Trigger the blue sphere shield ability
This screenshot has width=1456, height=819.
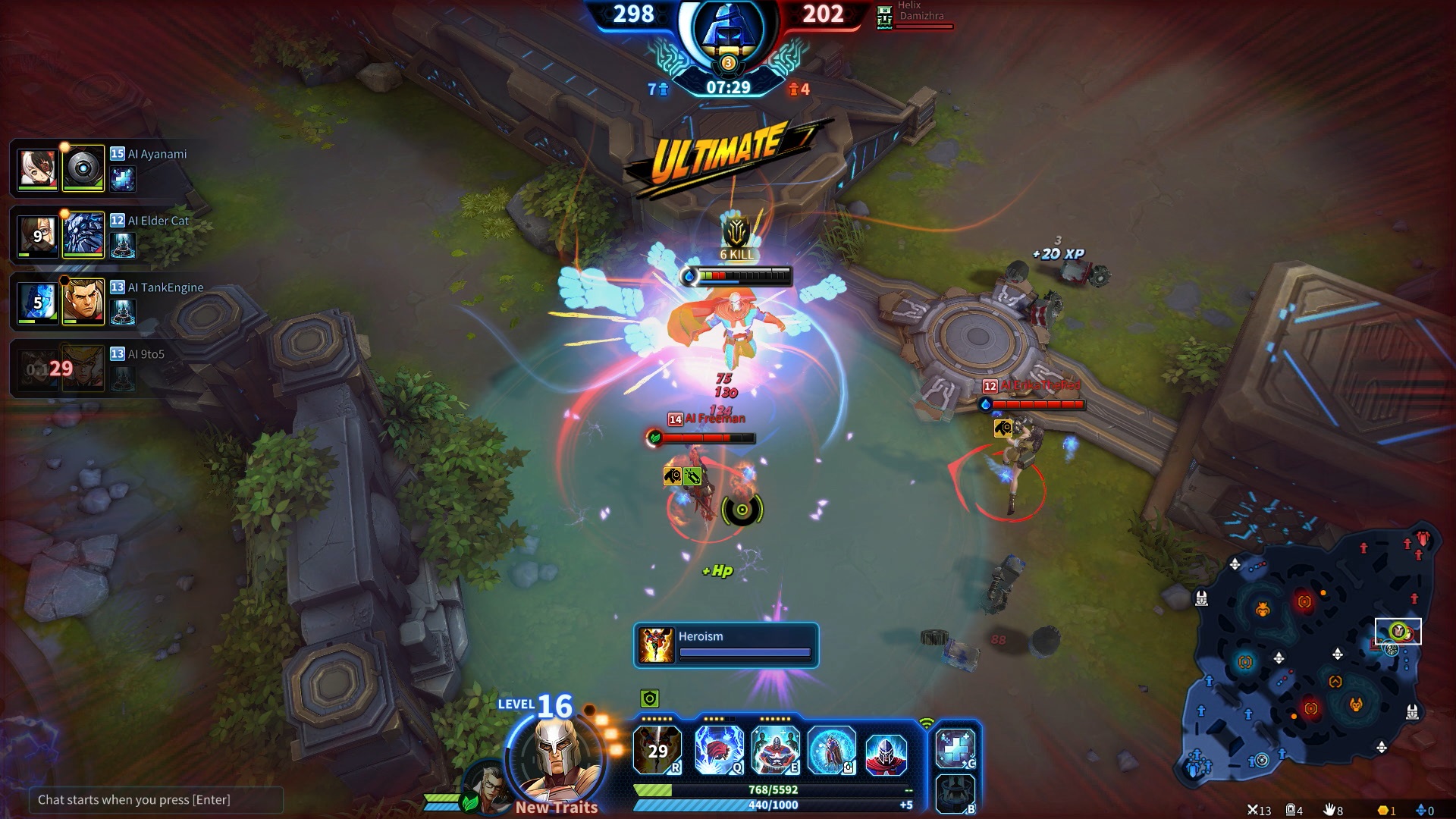(831, 749)
